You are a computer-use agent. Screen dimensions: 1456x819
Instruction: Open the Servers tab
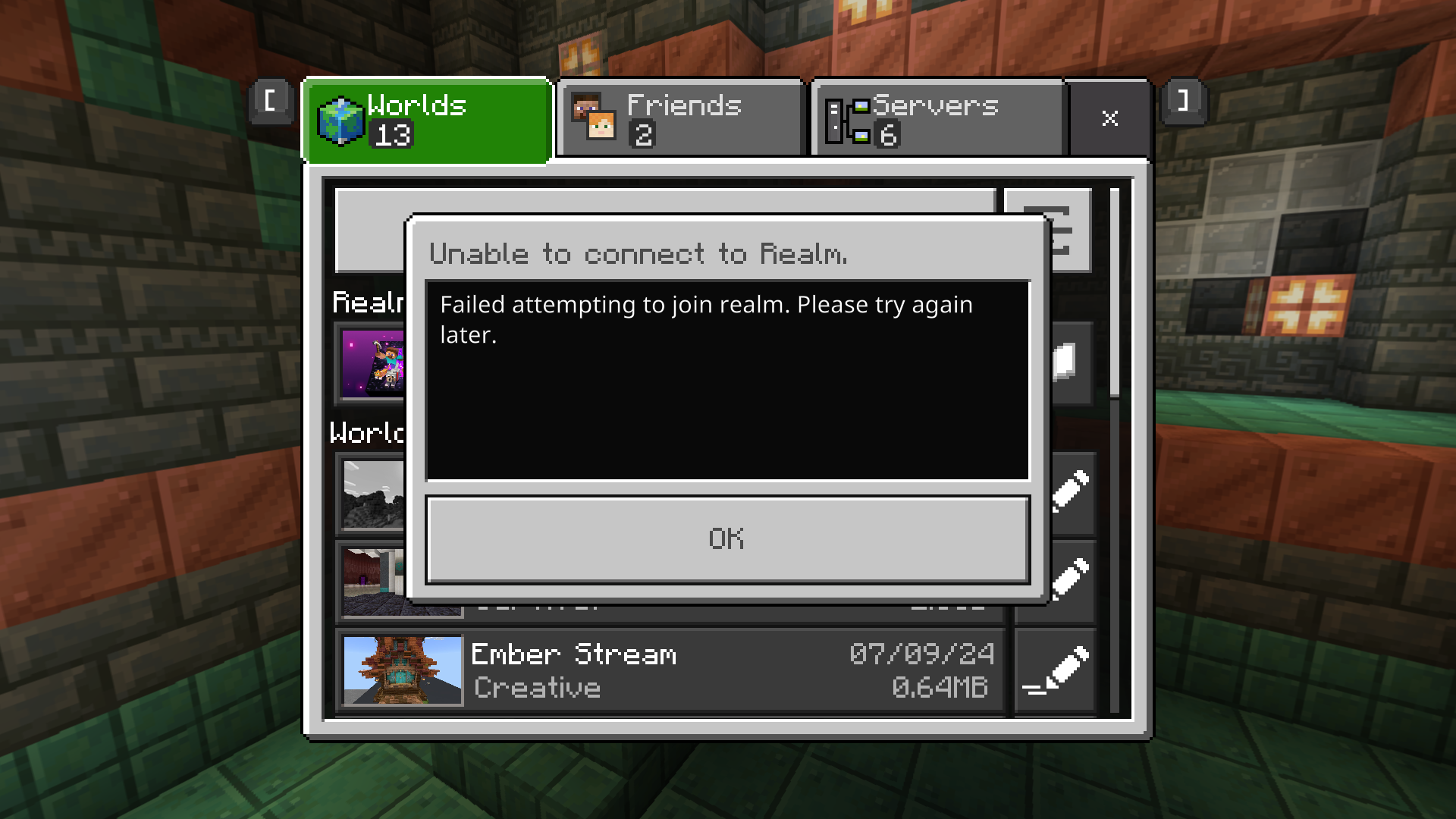coord(939,120)
